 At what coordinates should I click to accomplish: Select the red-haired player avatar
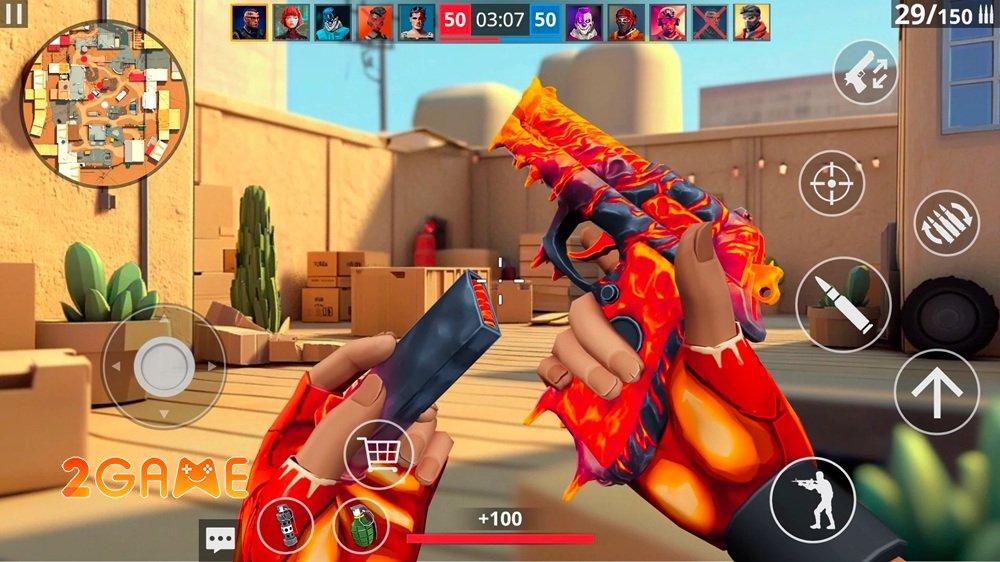point(291,22)
